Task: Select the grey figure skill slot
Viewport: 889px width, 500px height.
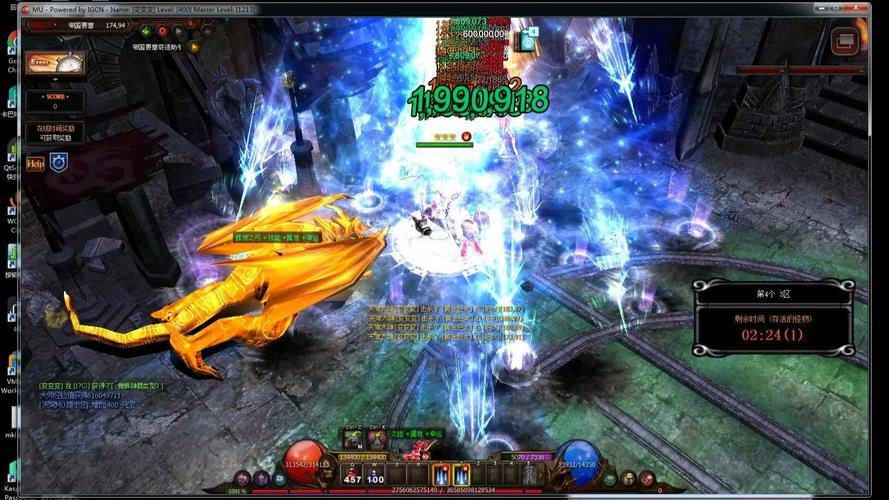Action: tap(529, 475)
